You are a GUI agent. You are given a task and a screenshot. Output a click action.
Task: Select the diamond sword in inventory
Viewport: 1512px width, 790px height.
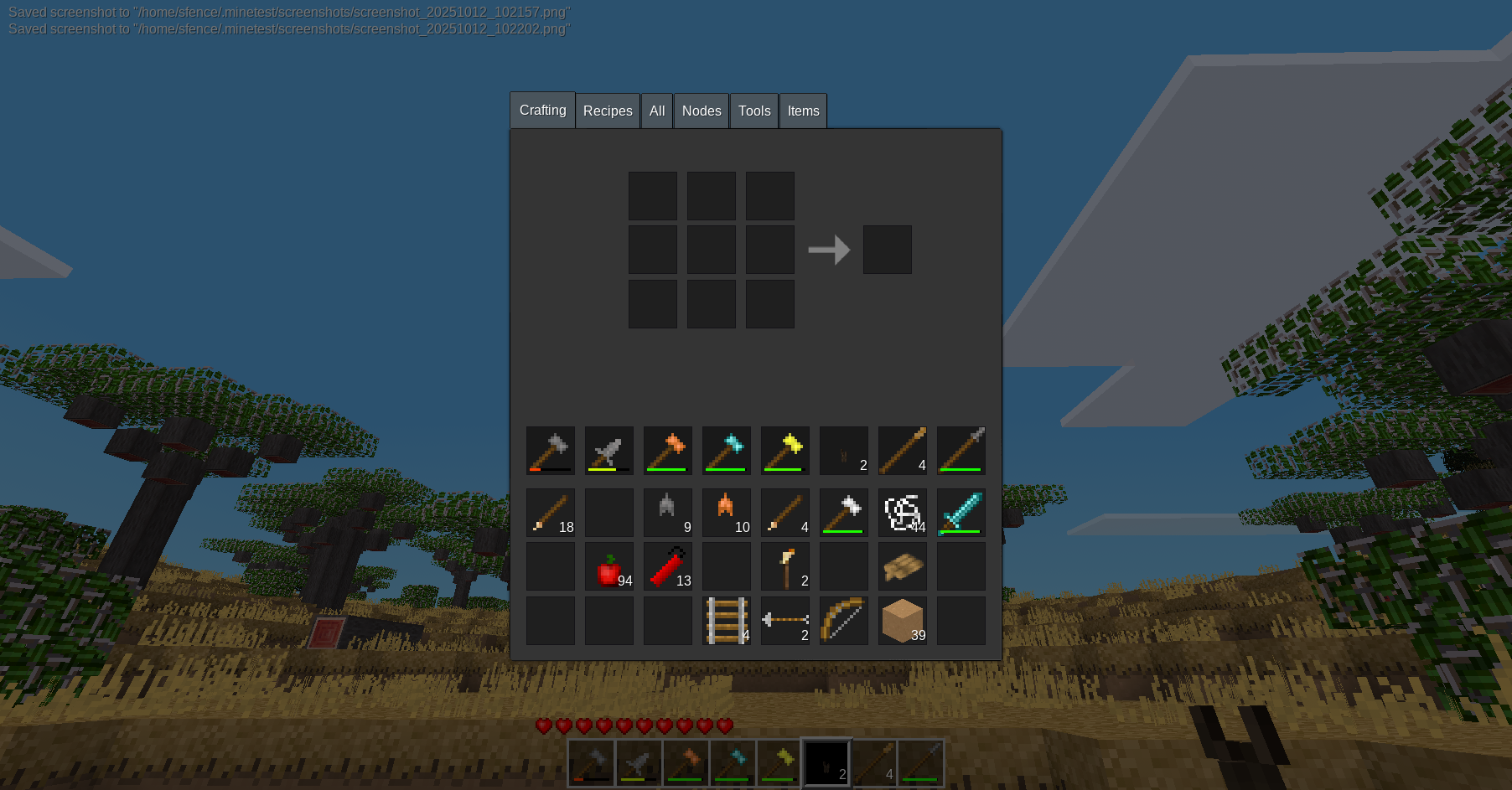(961, 513)
